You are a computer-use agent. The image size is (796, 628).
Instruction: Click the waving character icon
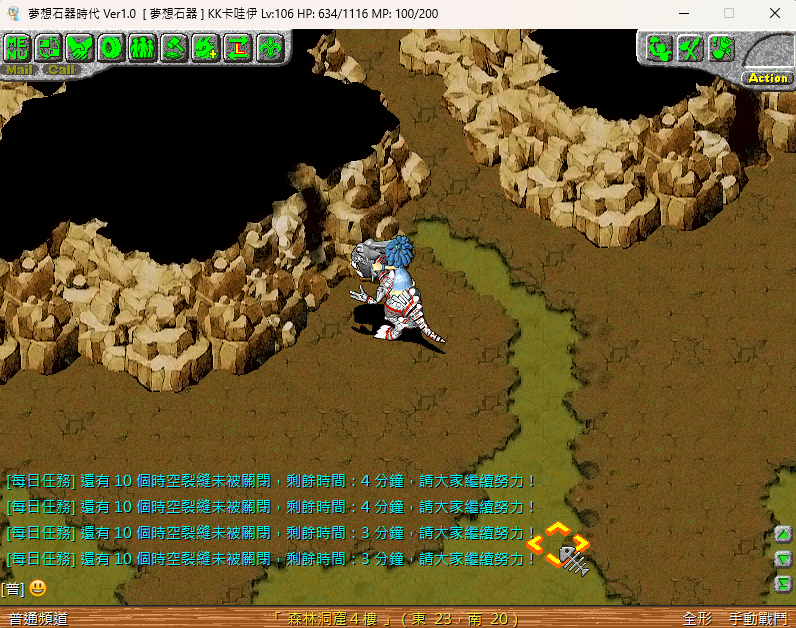657,47
